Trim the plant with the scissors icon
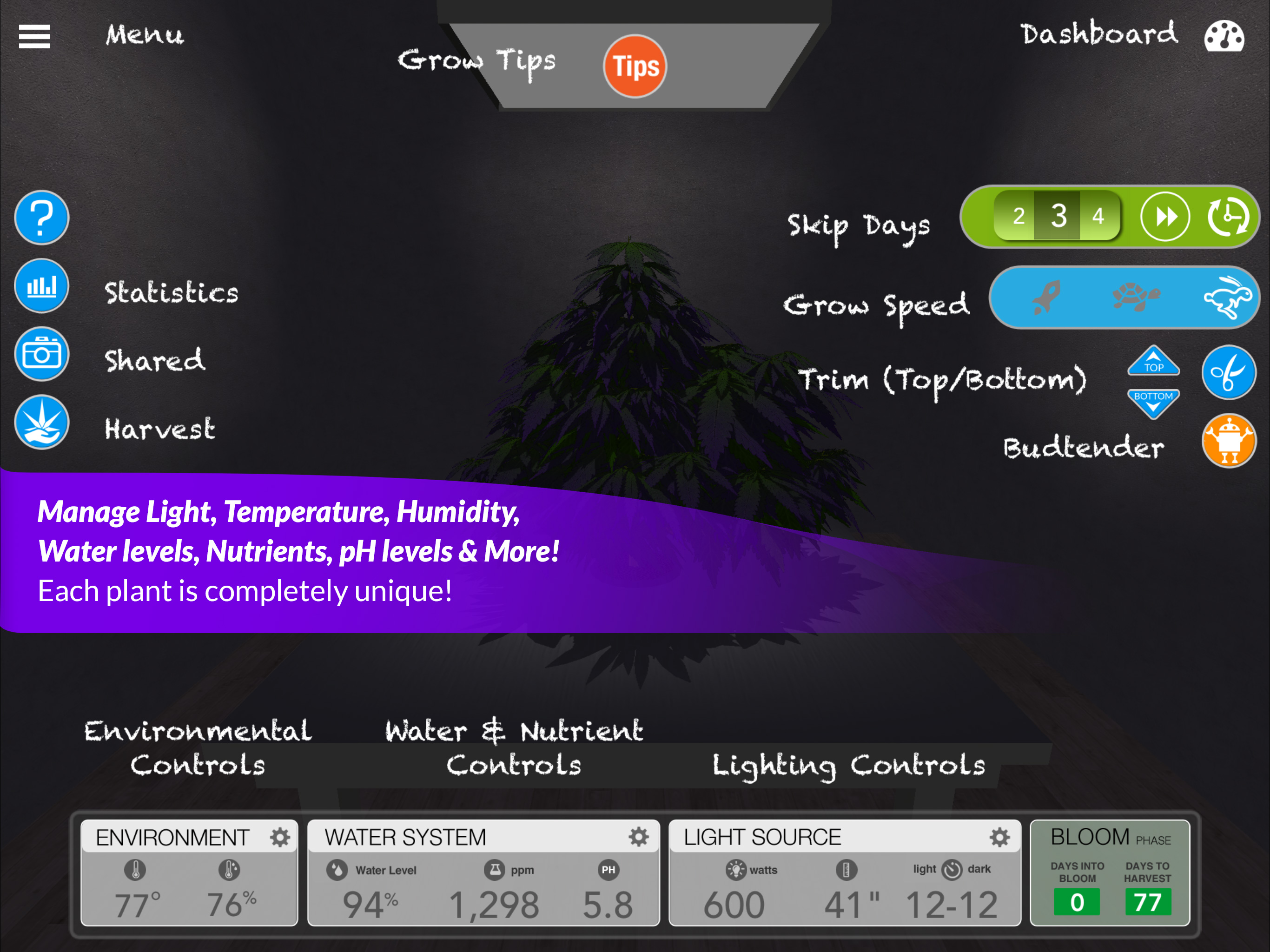This screenshot has width=1270, height=952. [x=1229, y=373]
